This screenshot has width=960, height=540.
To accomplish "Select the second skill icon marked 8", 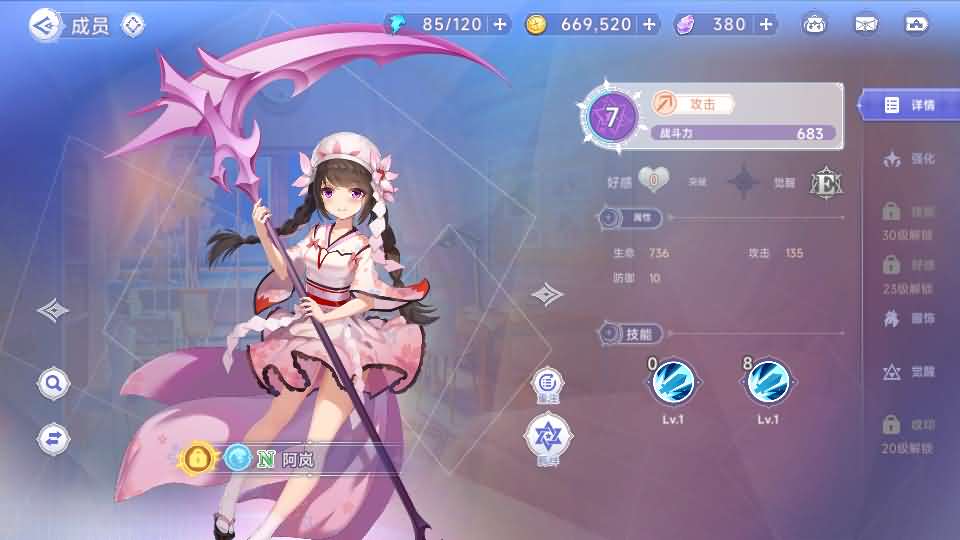I will (768, 381).
